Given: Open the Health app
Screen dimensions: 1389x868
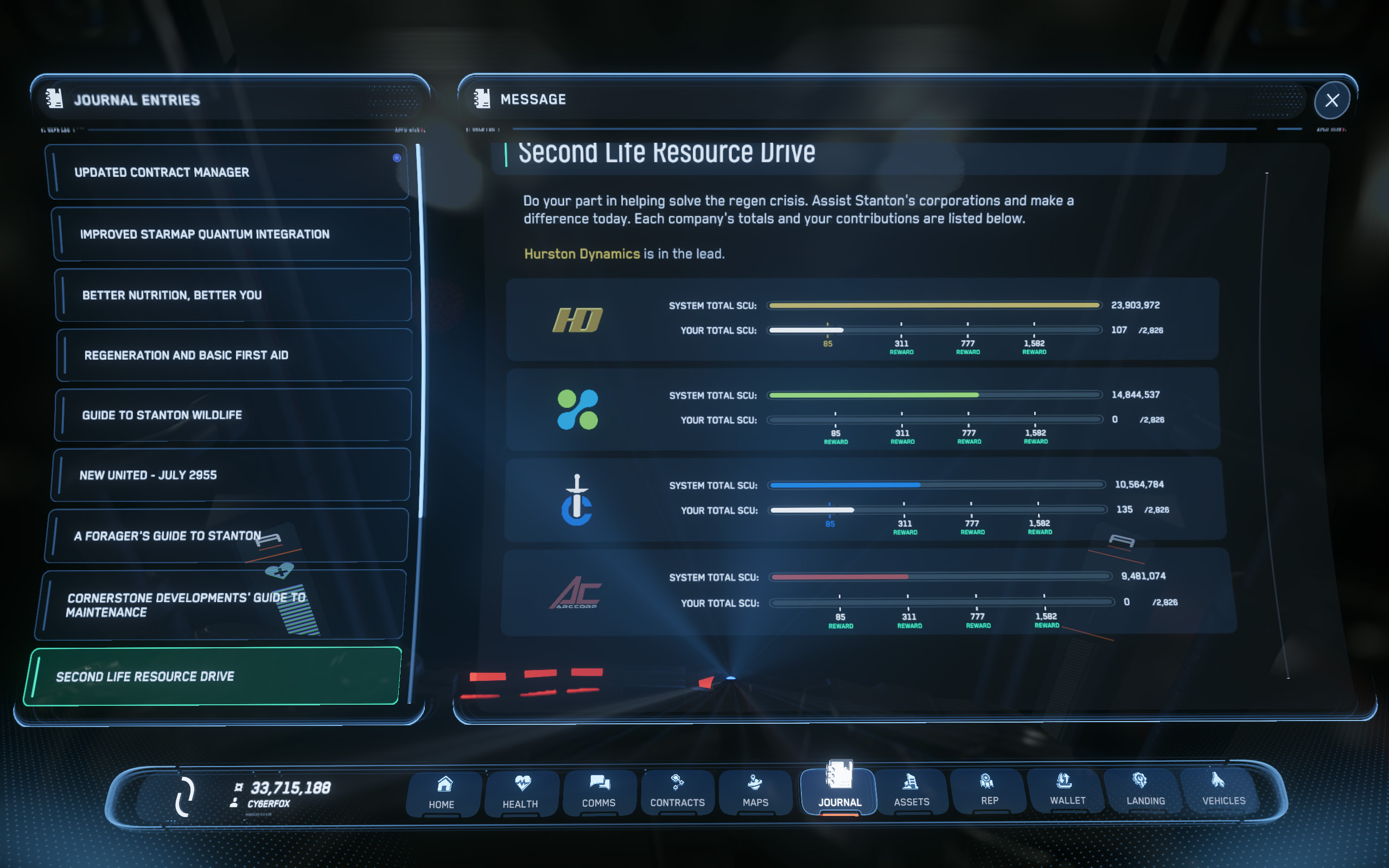Looking at the screenshot, I should click(520, 794).
